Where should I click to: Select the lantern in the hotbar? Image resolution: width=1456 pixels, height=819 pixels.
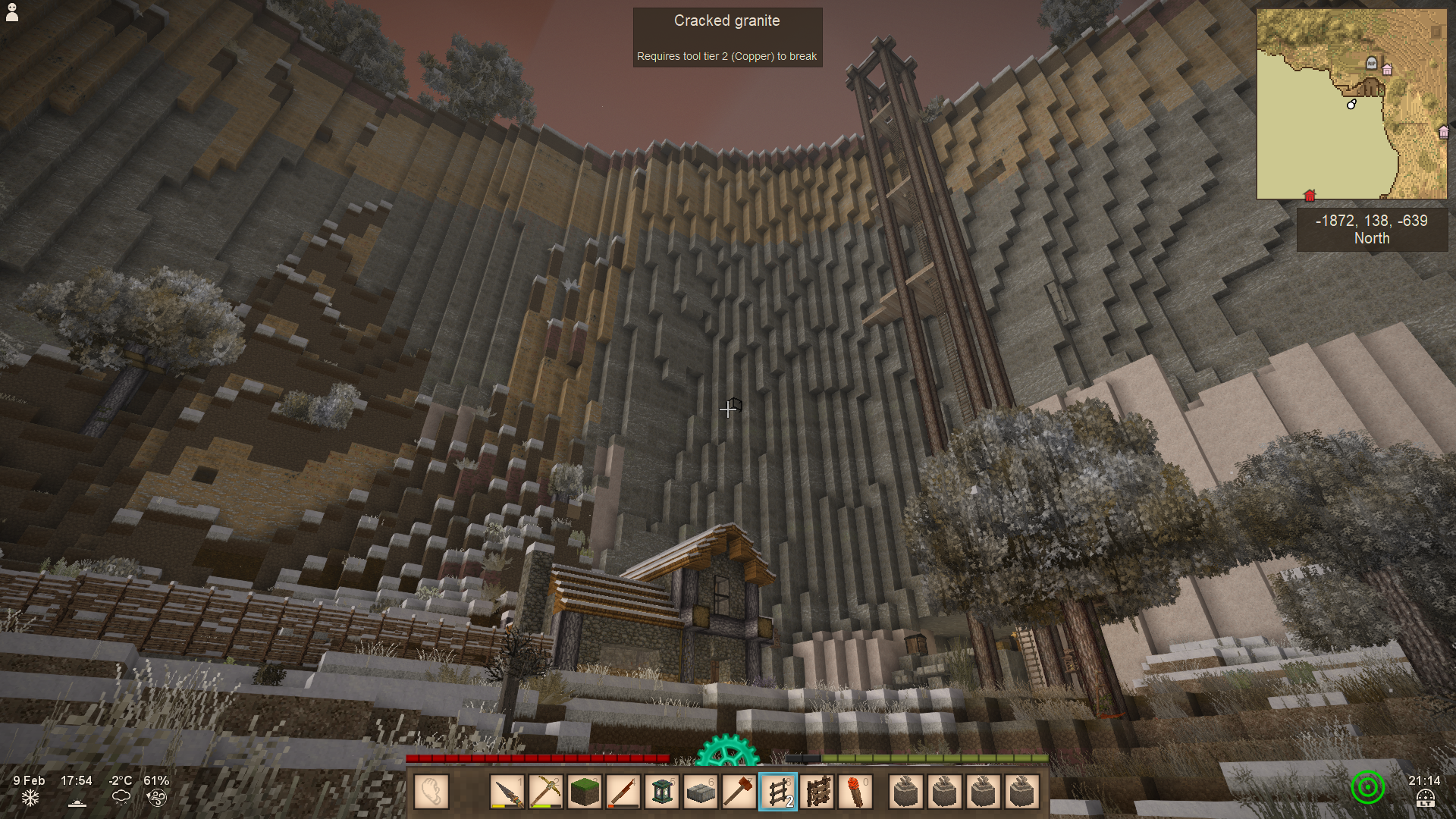pos(662,792)
